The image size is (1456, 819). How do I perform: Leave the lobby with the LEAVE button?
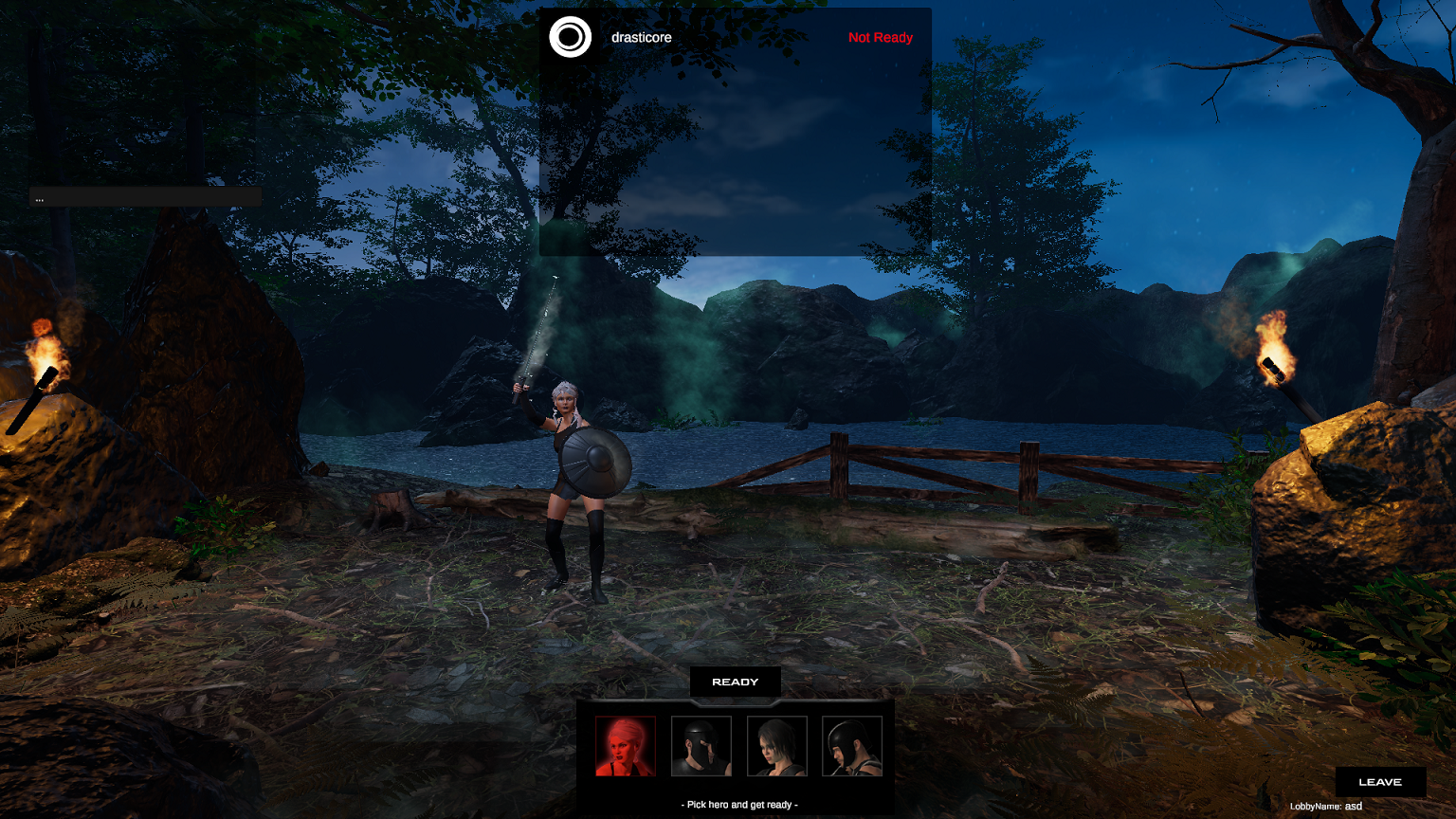(x=1380, y=782)
